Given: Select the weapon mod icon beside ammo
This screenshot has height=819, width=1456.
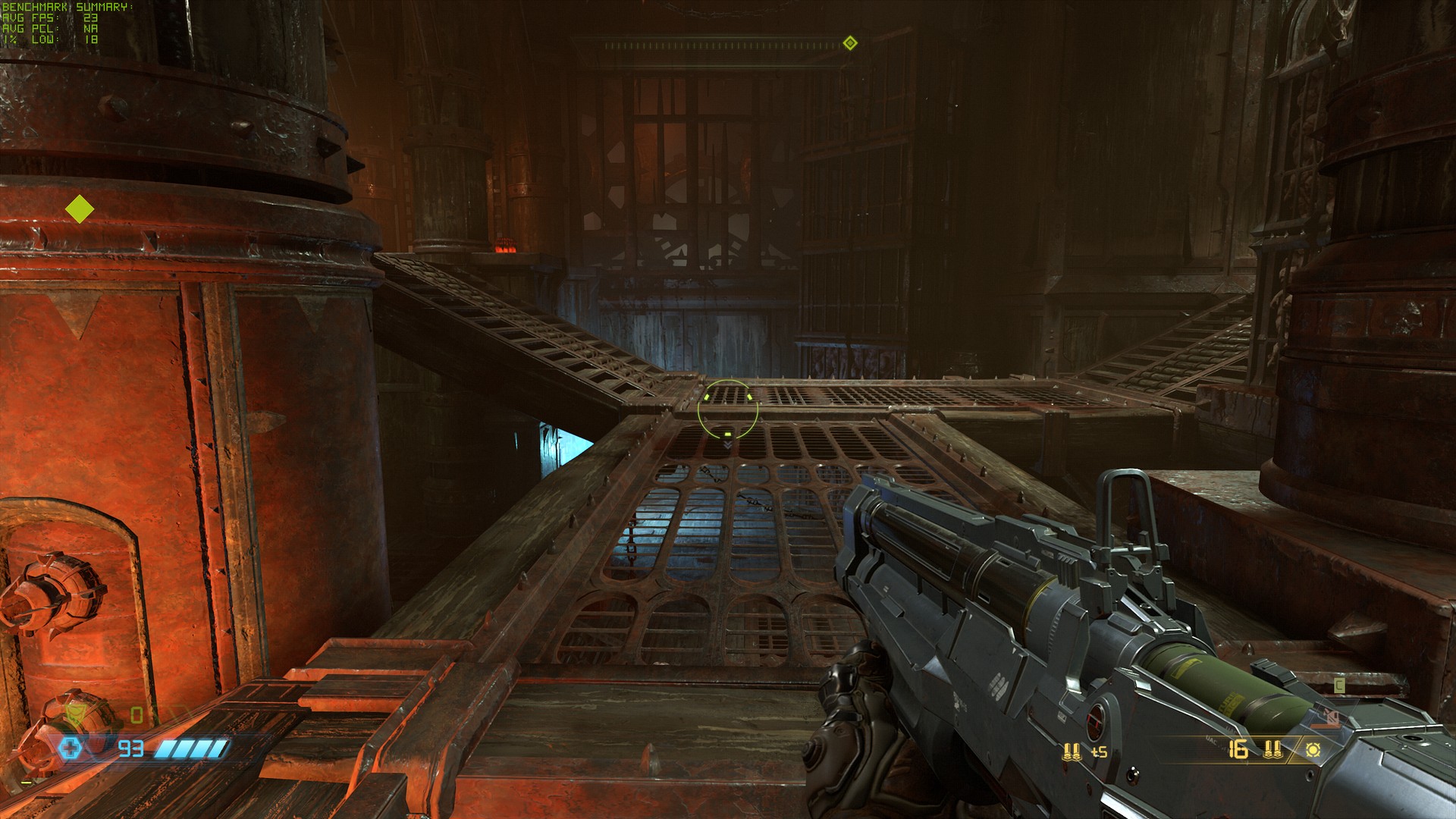Looking at the screenshot, I should pyautogui.click(x=1313, y=750).
